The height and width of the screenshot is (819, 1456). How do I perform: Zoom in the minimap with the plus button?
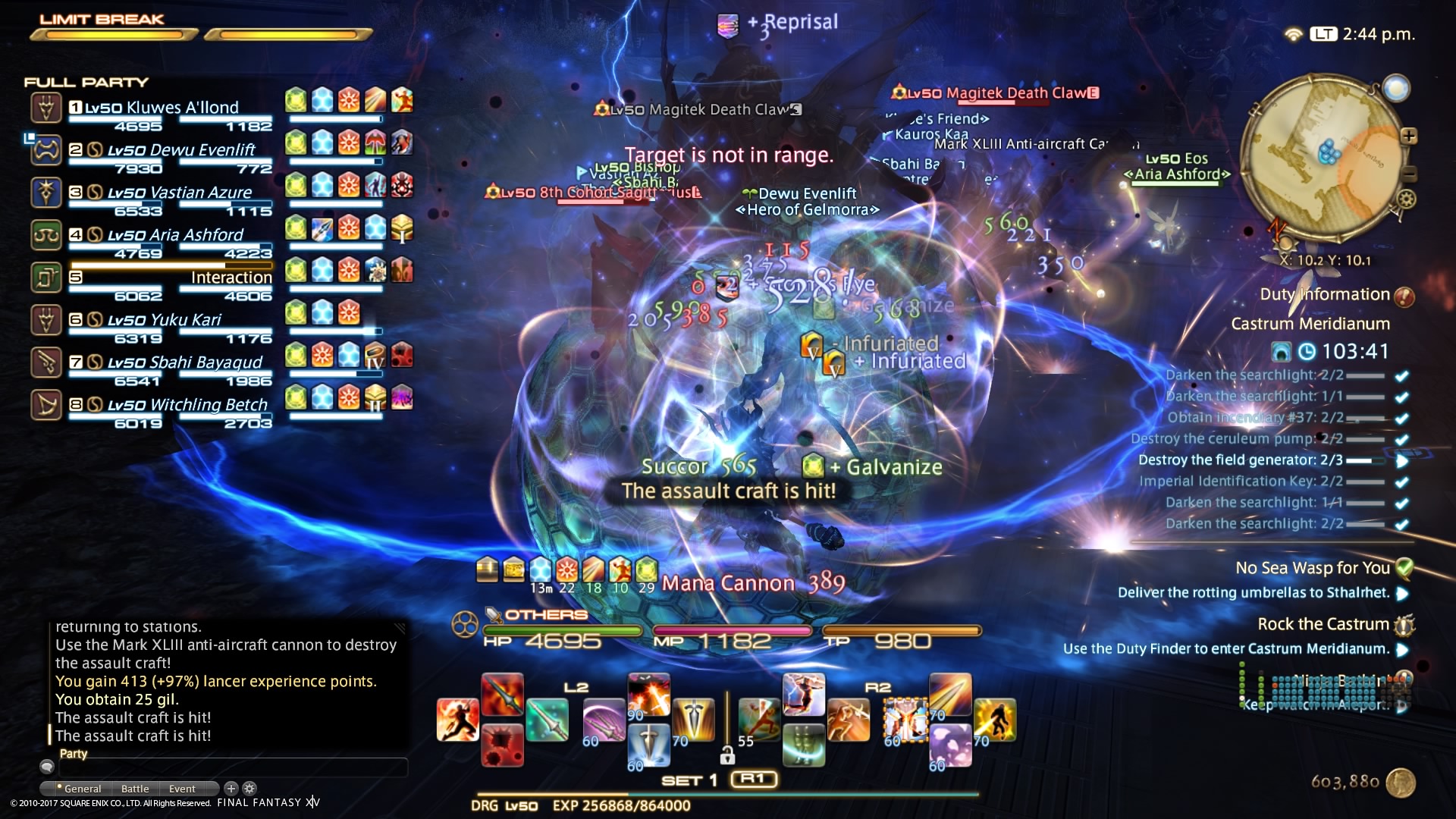1409,136
